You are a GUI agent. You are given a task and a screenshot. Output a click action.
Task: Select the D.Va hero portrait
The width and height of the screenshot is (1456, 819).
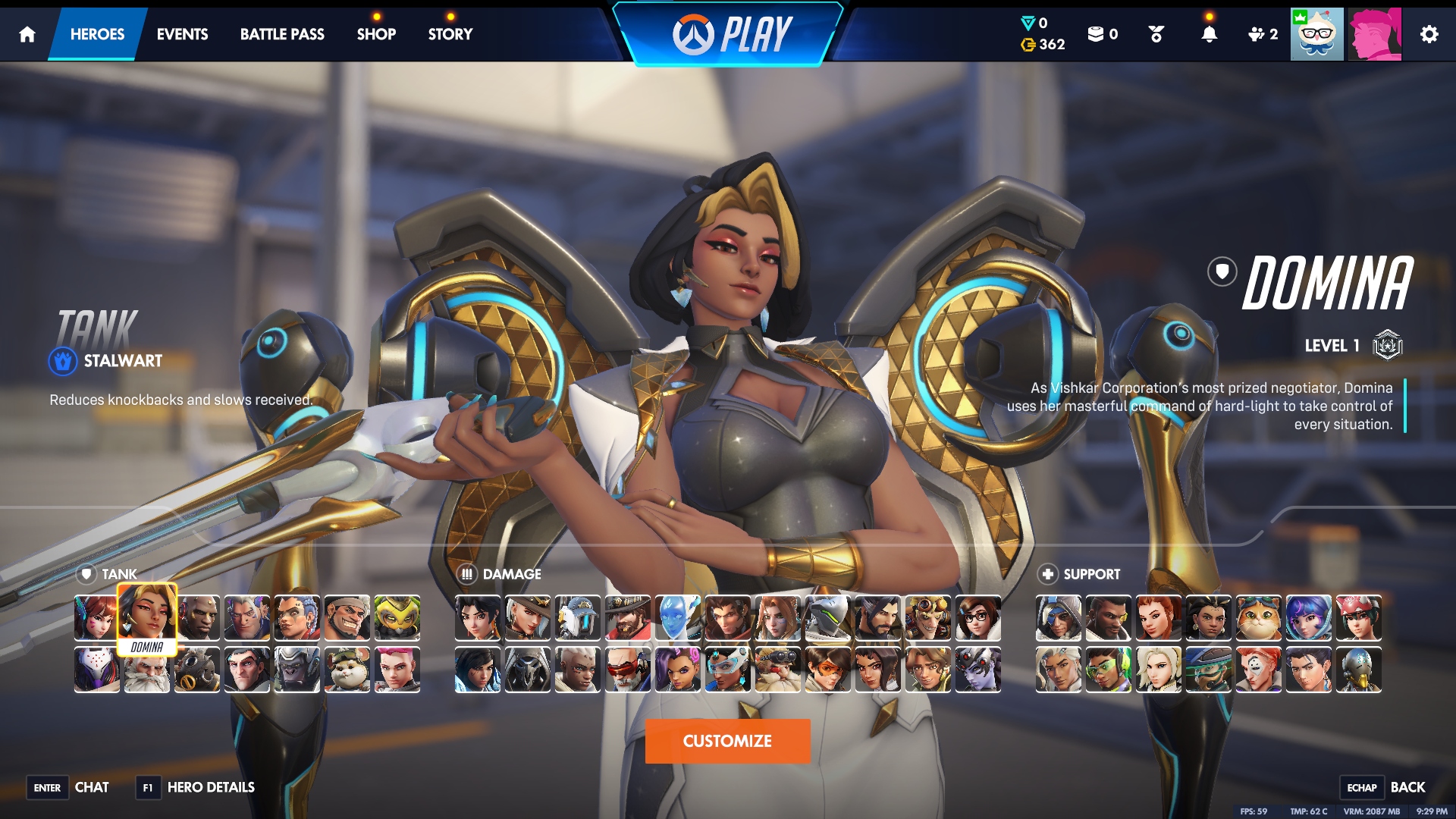pyautogui.click(x=96, y=618)
